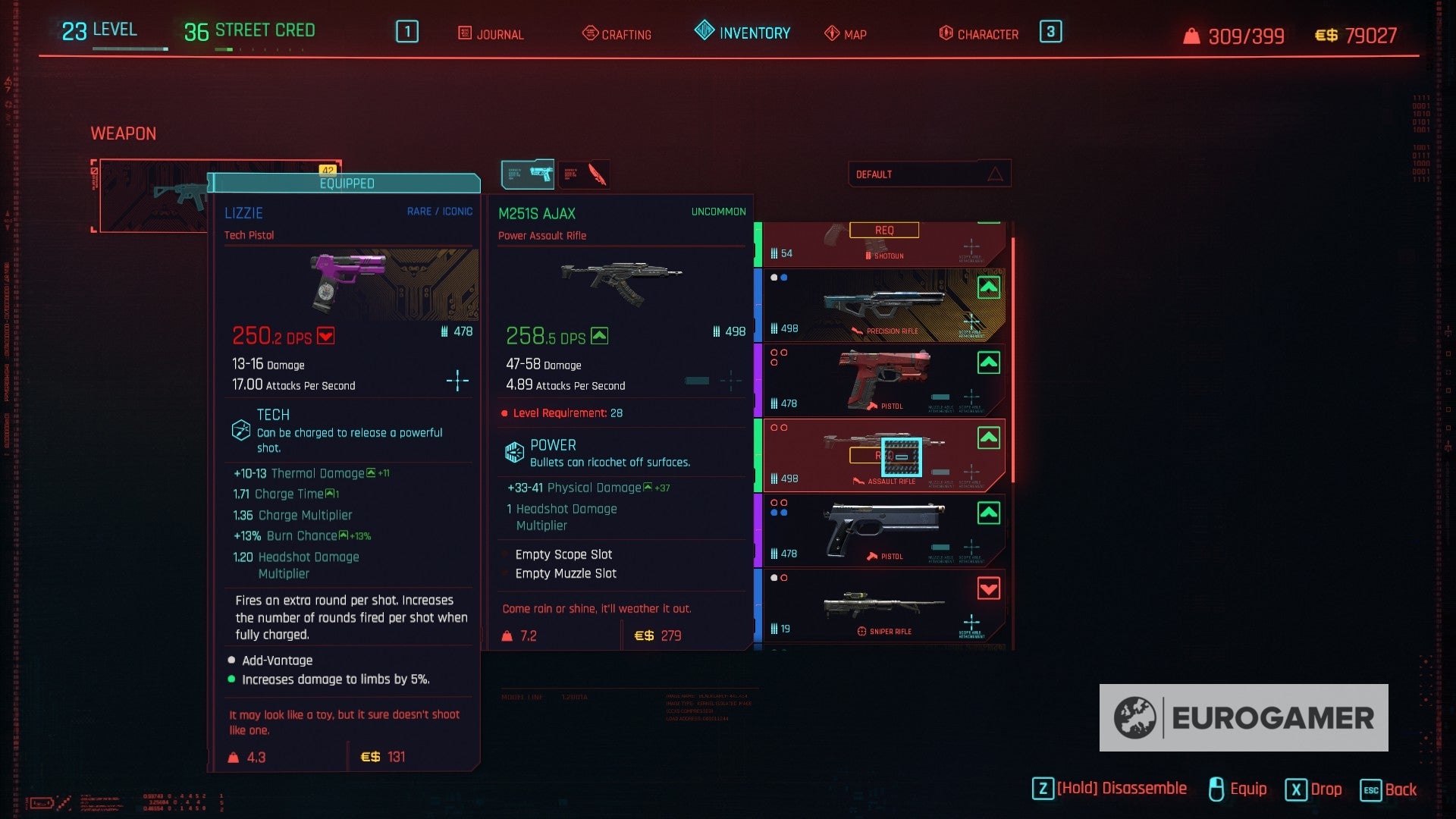This screenshot has width=1456, height=819.
Task: Expand the EQUIPPED weapon header
Action: 346,184
